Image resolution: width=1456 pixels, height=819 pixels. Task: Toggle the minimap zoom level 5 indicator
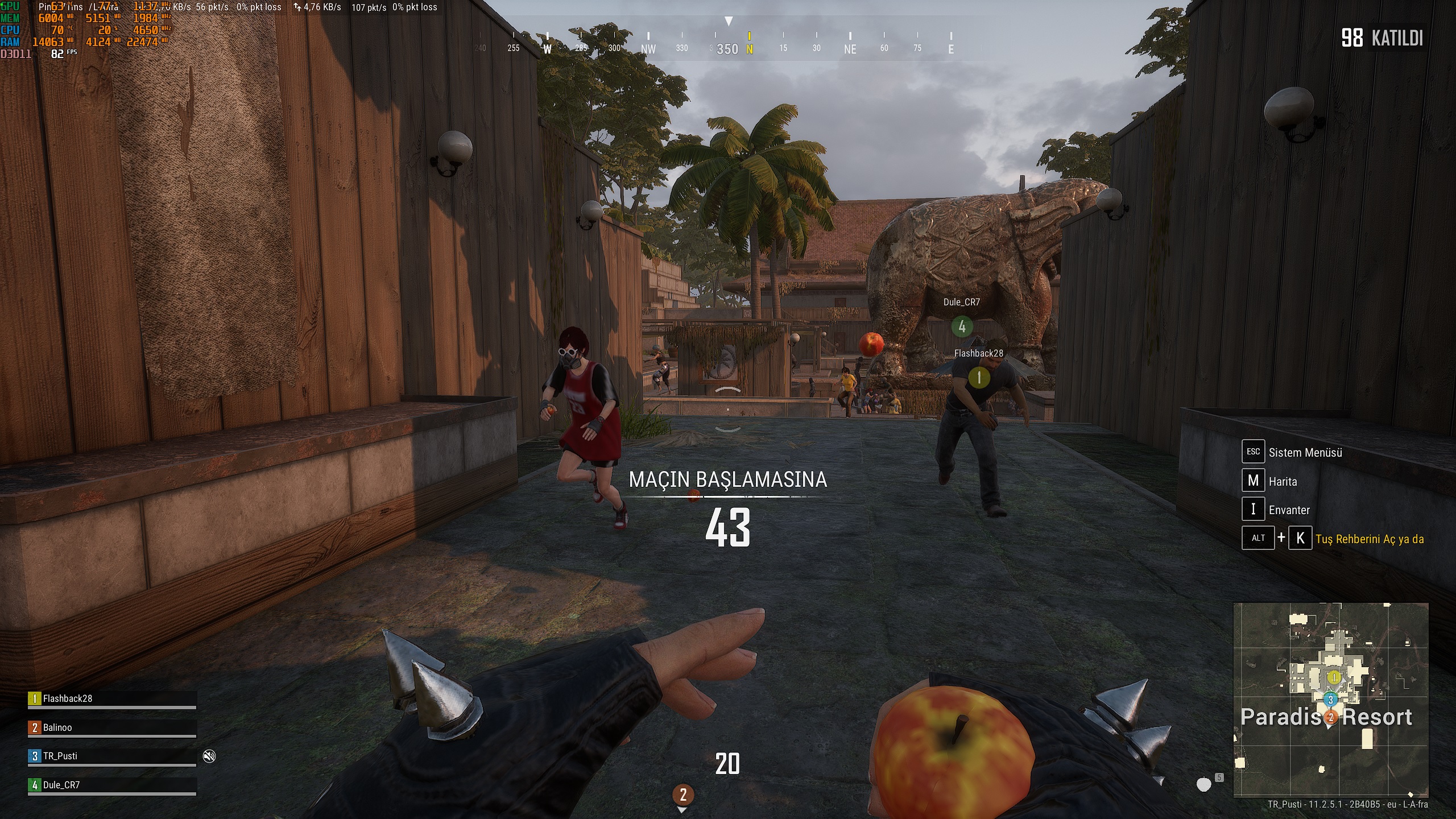pyautogui.click(x=1219, y=779)
